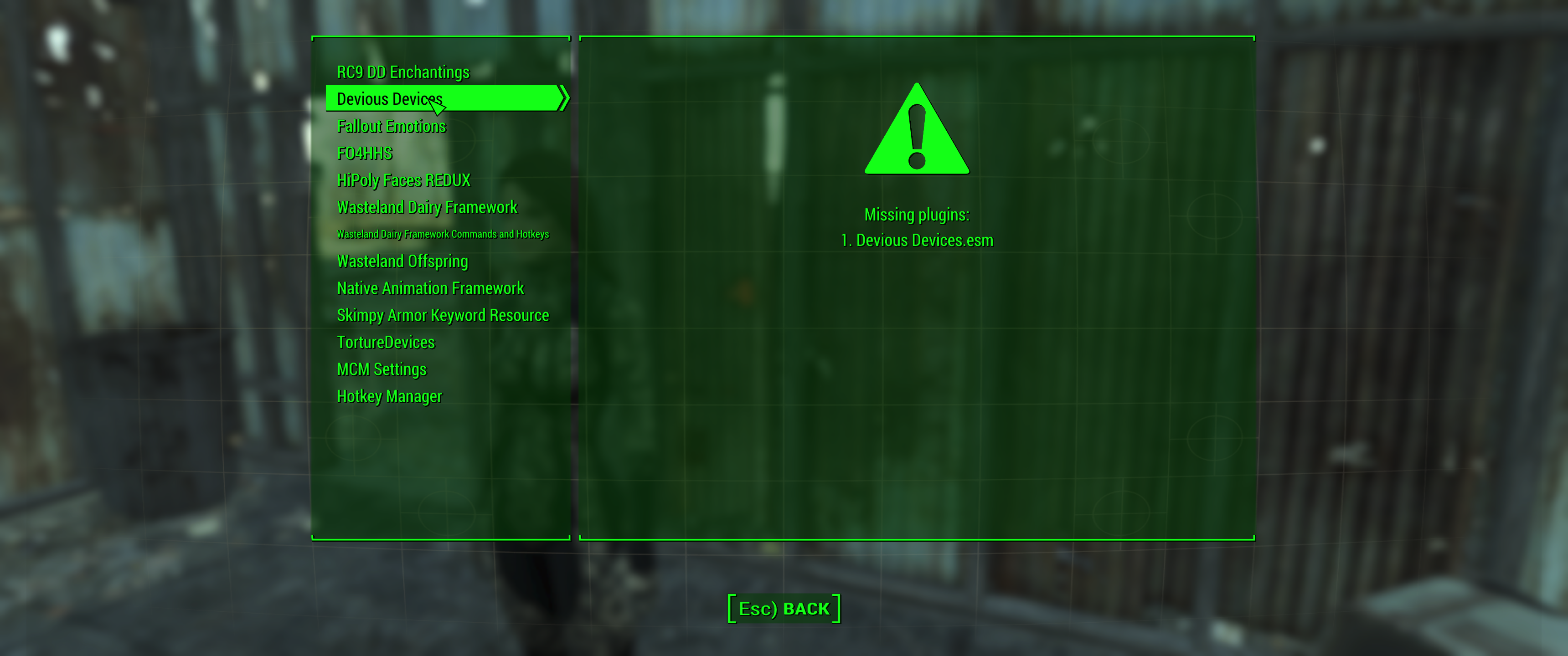
Task: Open Native Animation Framework settings
Action: pos(430,288)
